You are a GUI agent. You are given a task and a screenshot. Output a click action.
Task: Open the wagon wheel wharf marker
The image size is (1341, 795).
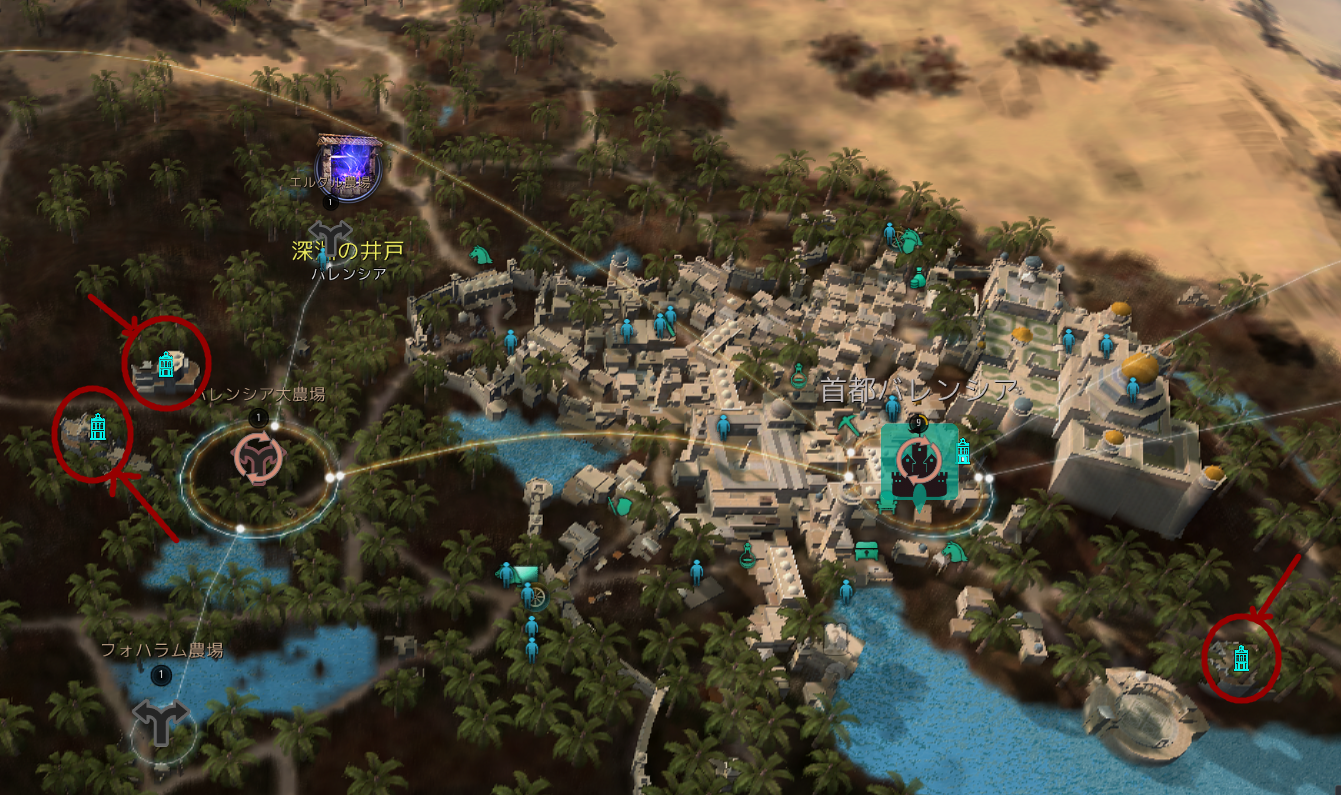538,597
